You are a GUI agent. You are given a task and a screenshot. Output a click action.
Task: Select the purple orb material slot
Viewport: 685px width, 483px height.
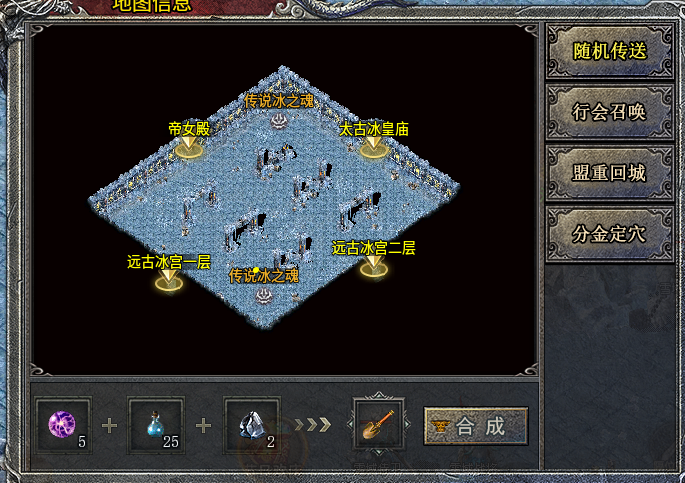point(64,425)
